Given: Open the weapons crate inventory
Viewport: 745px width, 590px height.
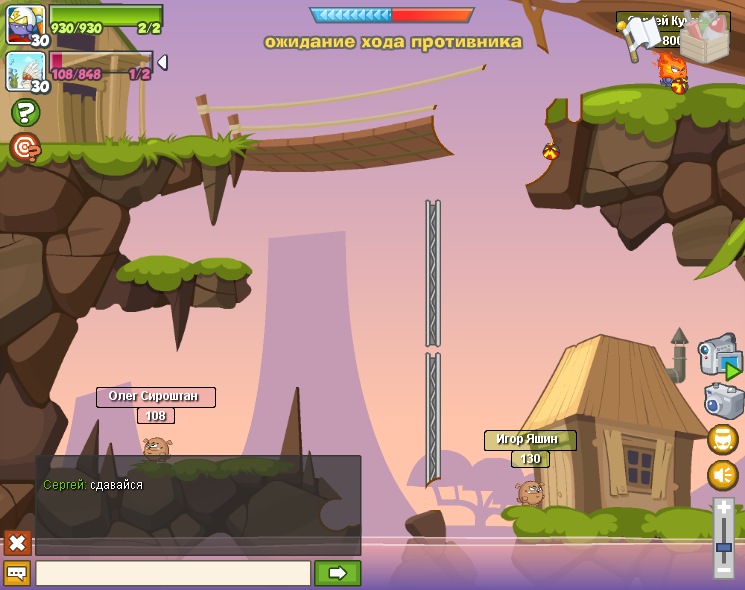Looking at the screenshot, I should 704,38.
